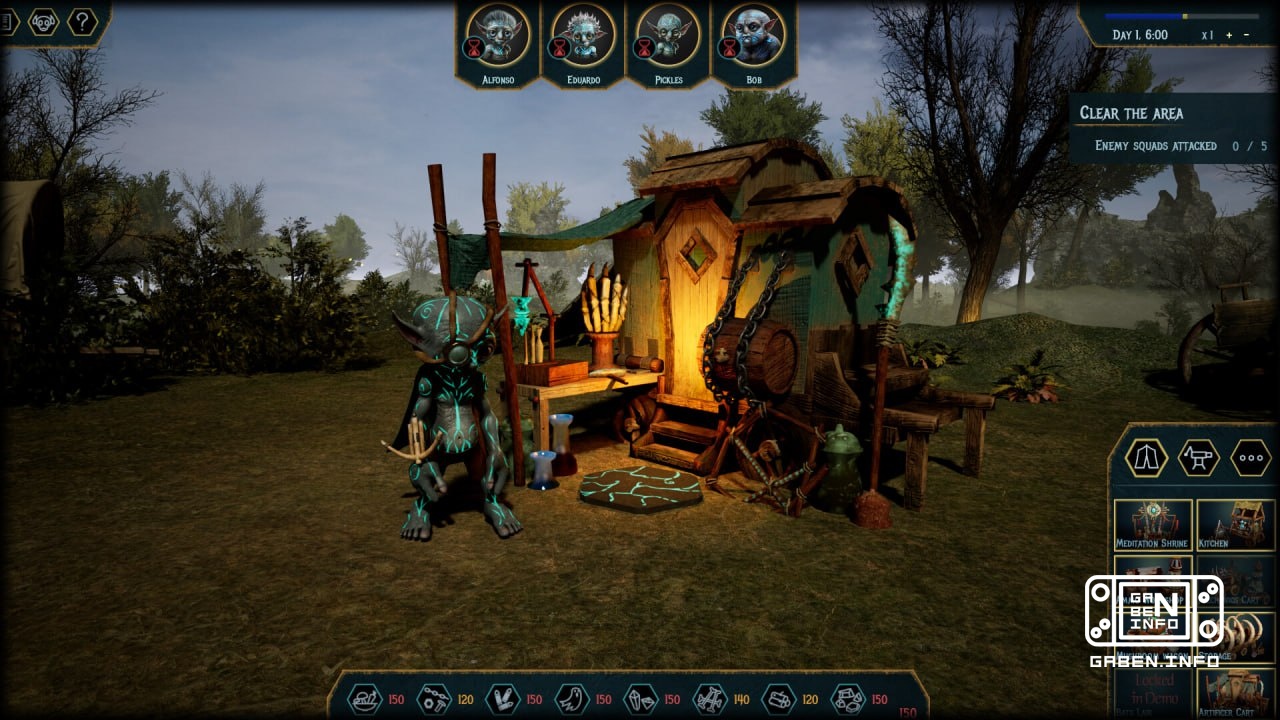Pick Bob's blue goblin portrait
The width and height of the screenshot is (1280, 720).
[x=754, y=35]
